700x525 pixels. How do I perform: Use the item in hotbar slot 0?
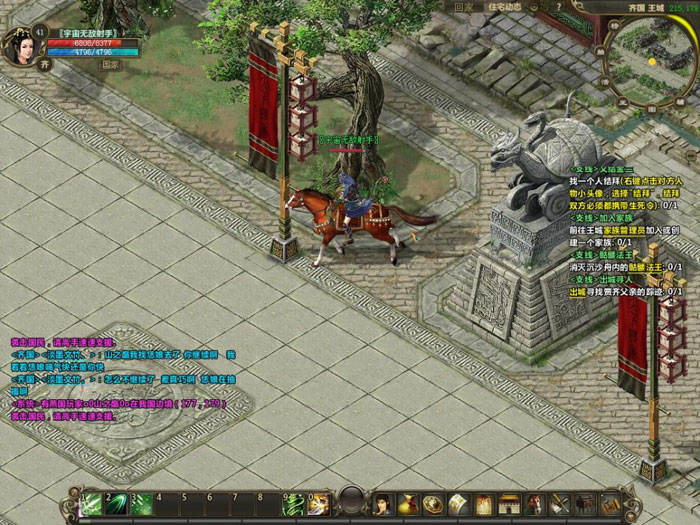pos(319,502)
